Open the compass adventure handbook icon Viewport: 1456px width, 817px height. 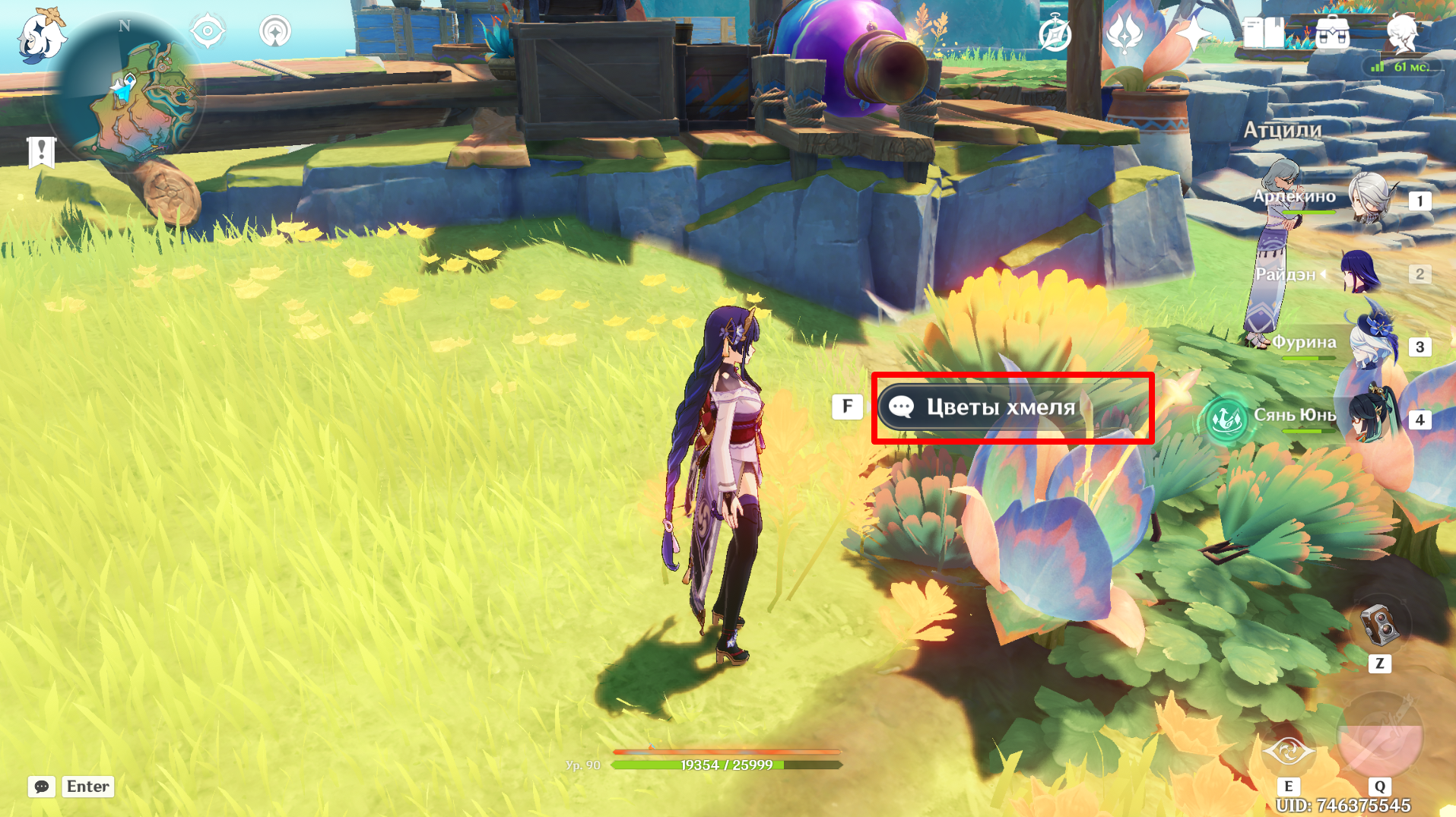click(x=1055, y=34)
